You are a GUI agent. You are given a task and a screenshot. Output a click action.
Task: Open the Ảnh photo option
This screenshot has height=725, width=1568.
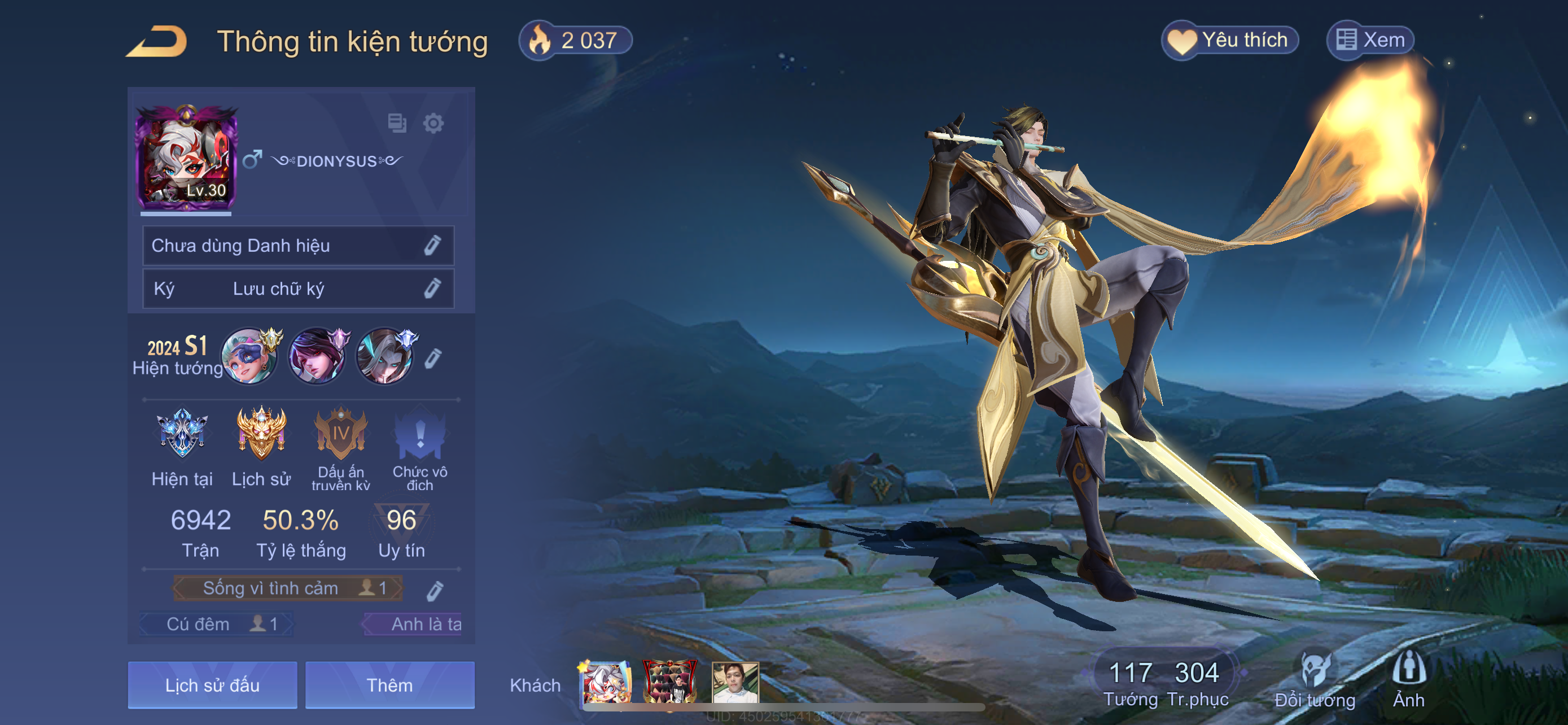[x=1408, y=680]
